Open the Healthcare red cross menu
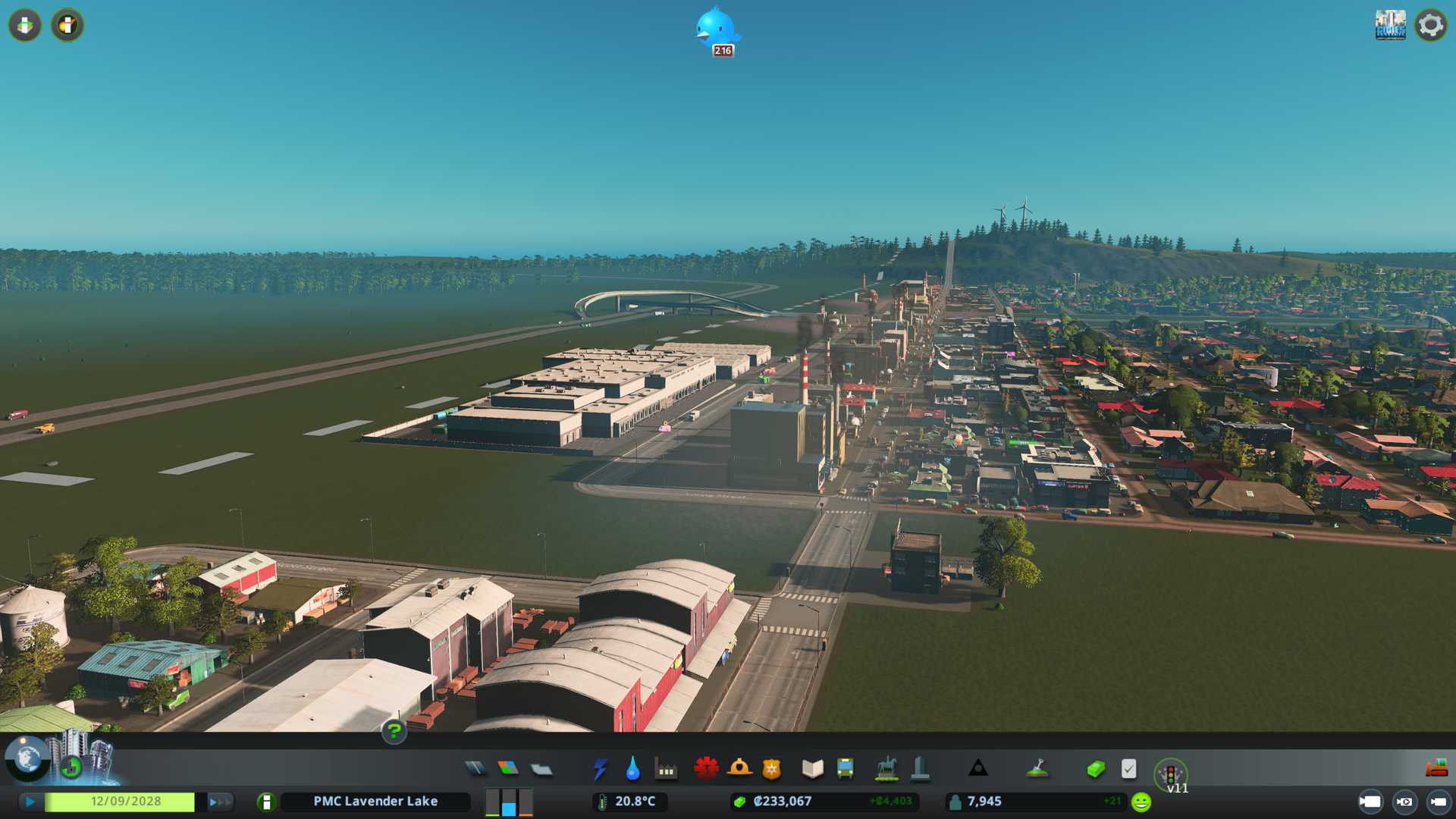The height and width of the screenshot is (819, 1456). (x=706, y=769)
